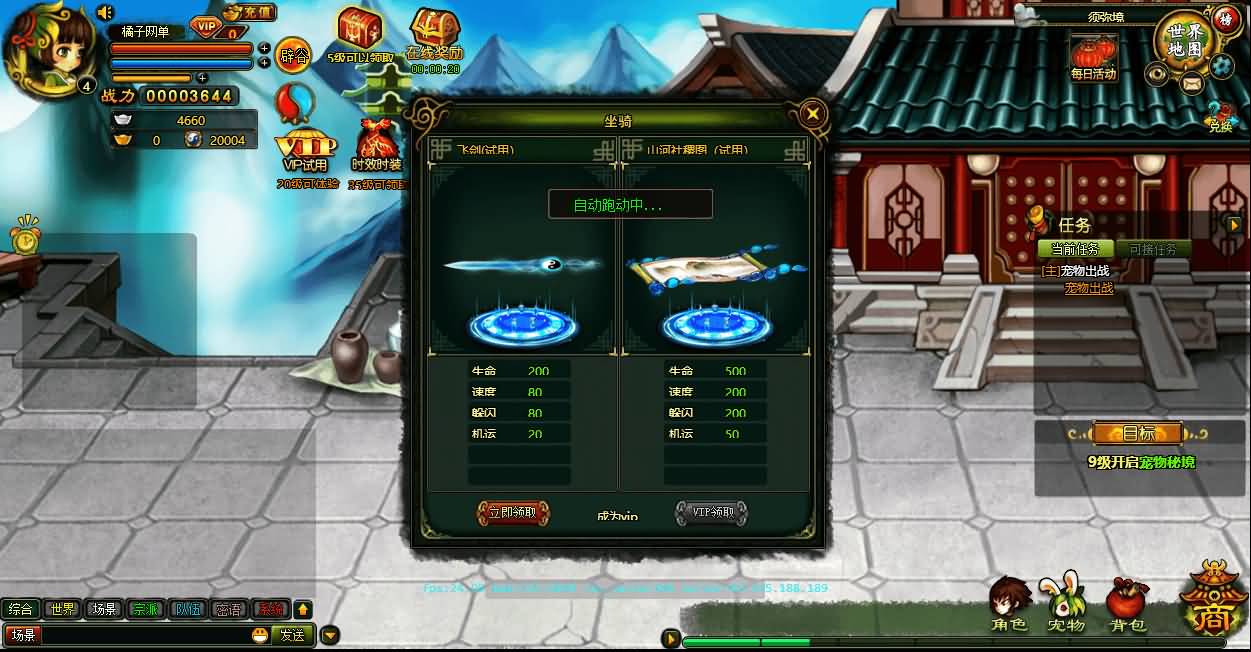Activate the 辟谷 orange orb button
This screenshot has width=1251, height=652.
tap(293, 55)
